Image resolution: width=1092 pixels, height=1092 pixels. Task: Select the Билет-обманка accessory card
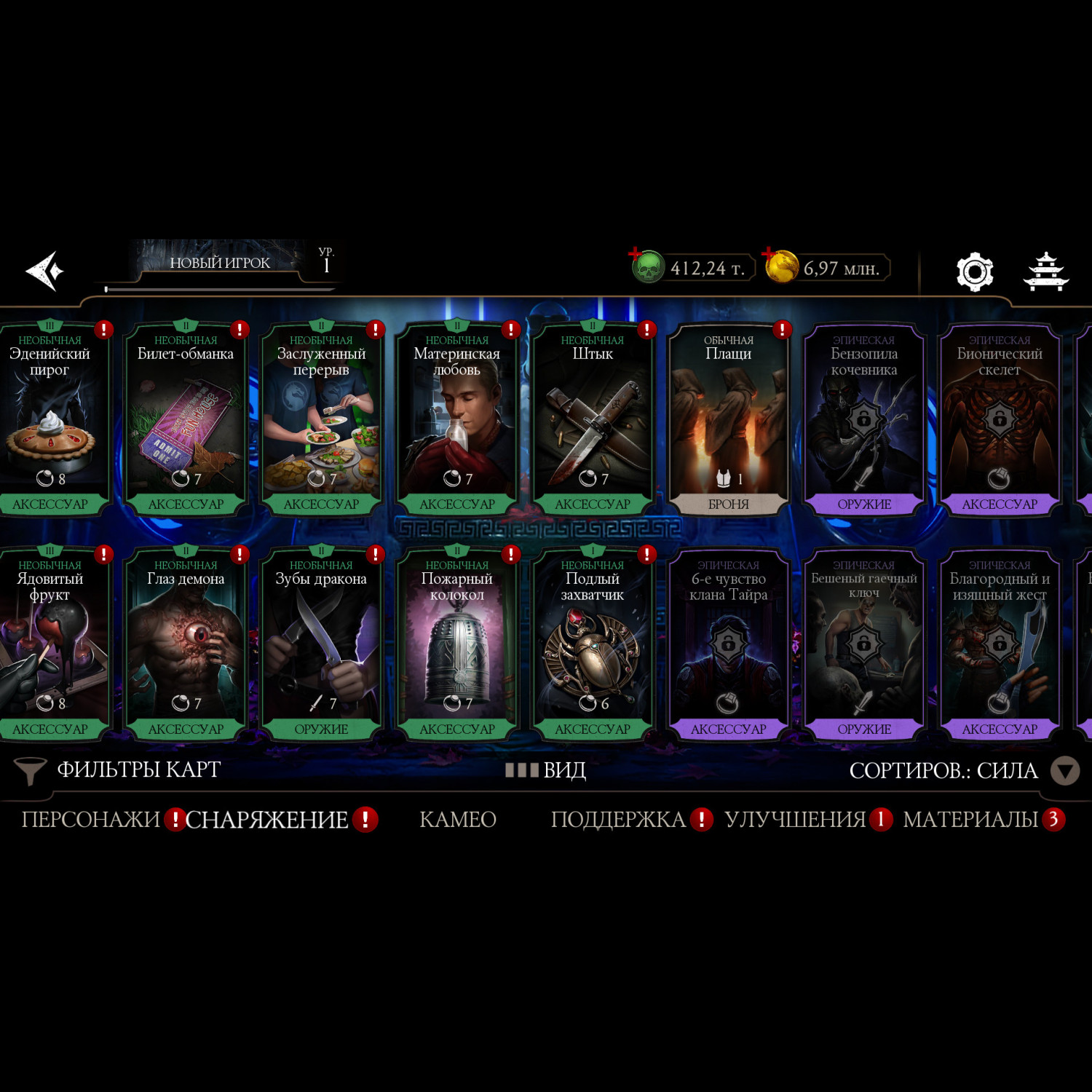tap(186, 419)
